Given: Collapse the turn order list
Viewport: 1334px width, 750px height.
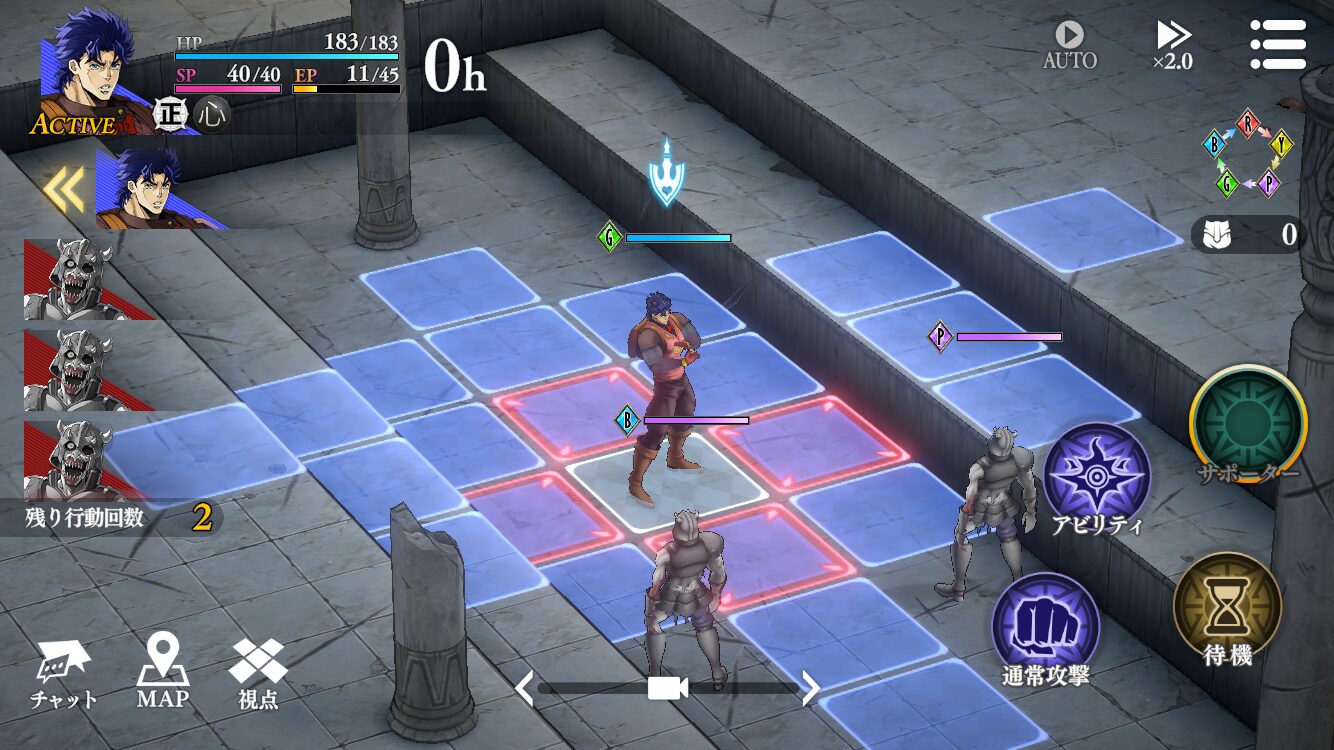Looking at the screenshot, I should pyautogui.click(x=65, y=190).
